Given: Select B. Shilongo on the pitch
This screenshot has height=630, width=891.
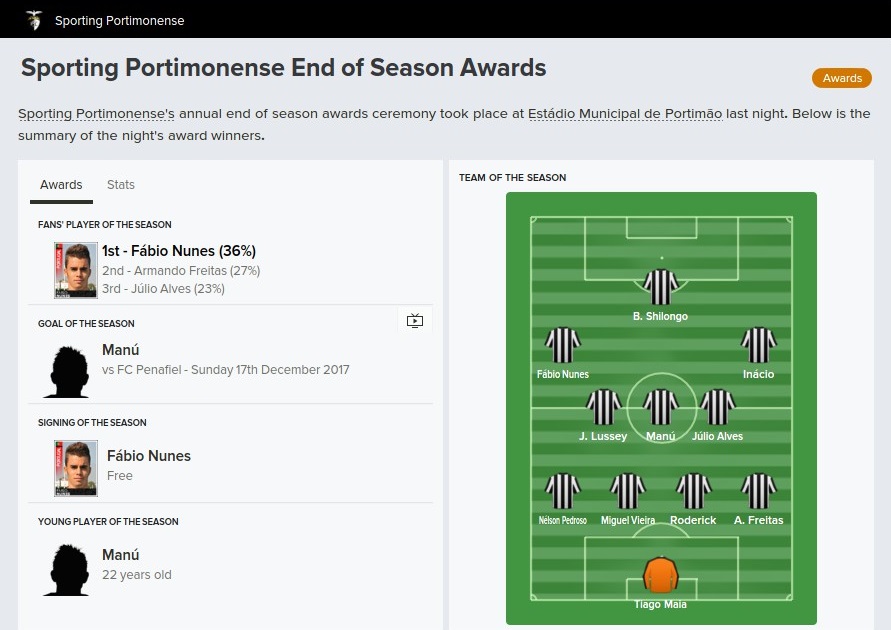Looking at the screenshot, I should click(x=660, y=287).
